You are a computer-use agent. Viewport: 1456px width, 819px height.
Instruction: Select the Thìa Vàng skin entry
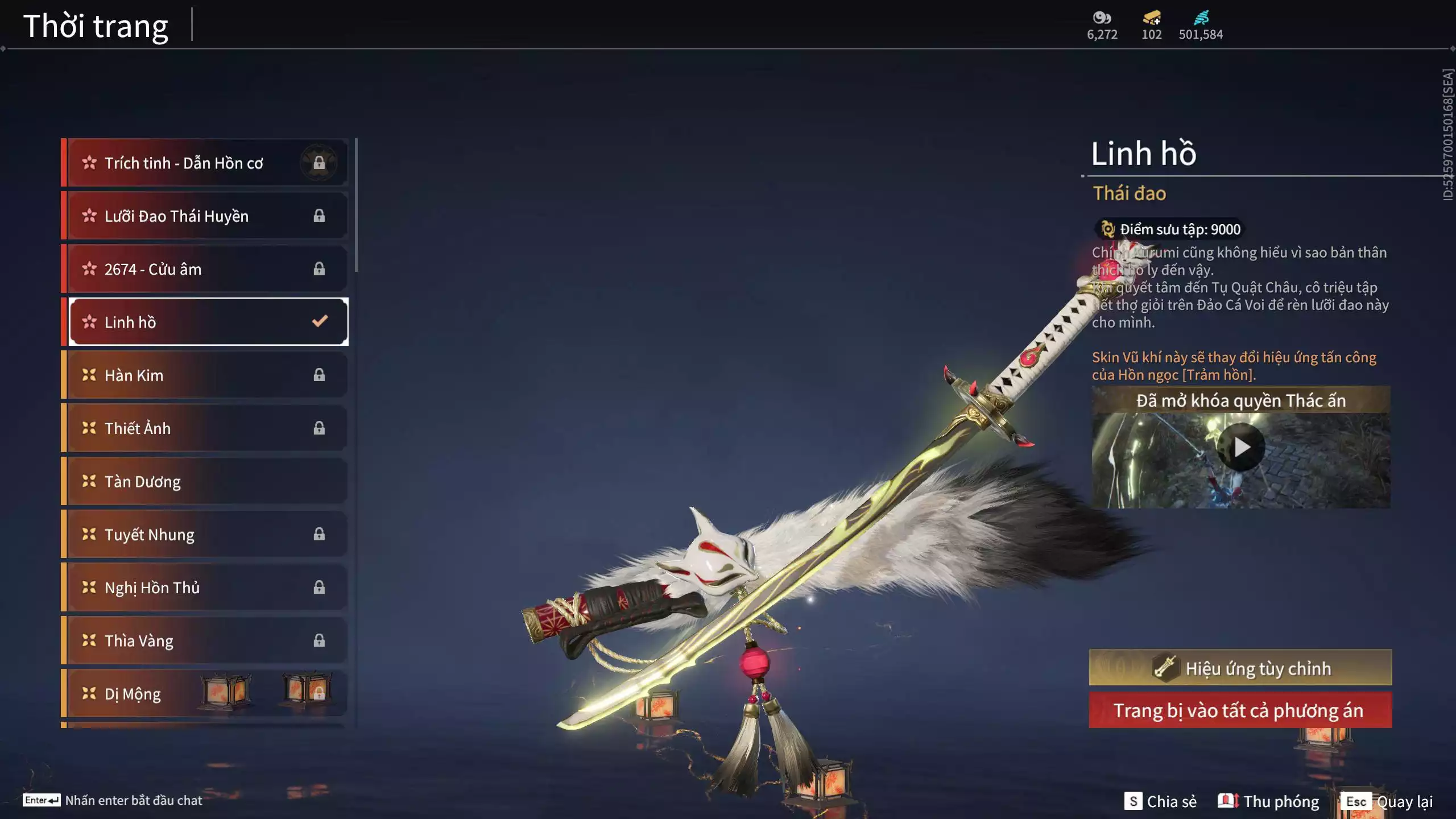[205, 641]
